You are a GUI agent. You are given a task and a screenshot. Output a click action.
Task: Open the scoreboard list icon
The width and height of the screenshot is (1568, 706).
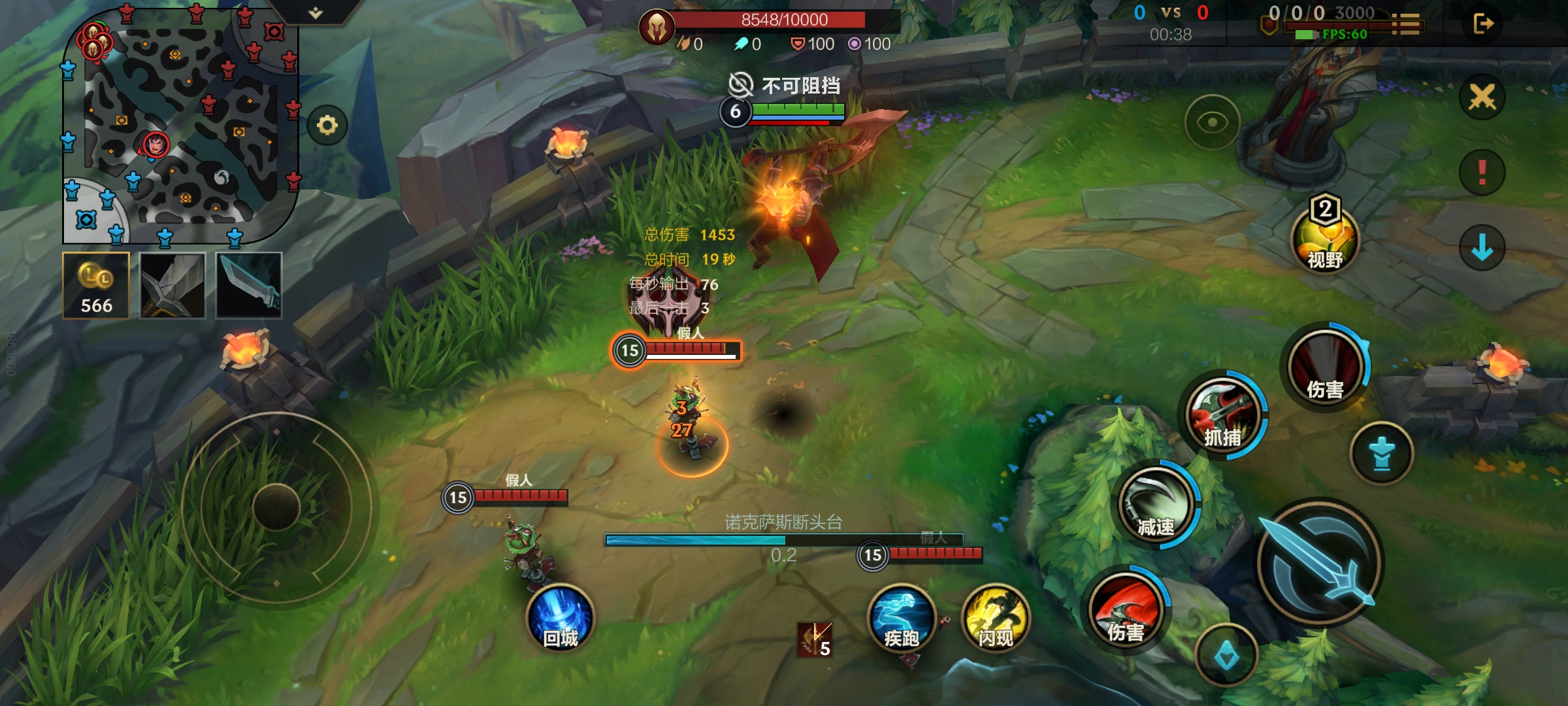click(x=1406, y=24)
